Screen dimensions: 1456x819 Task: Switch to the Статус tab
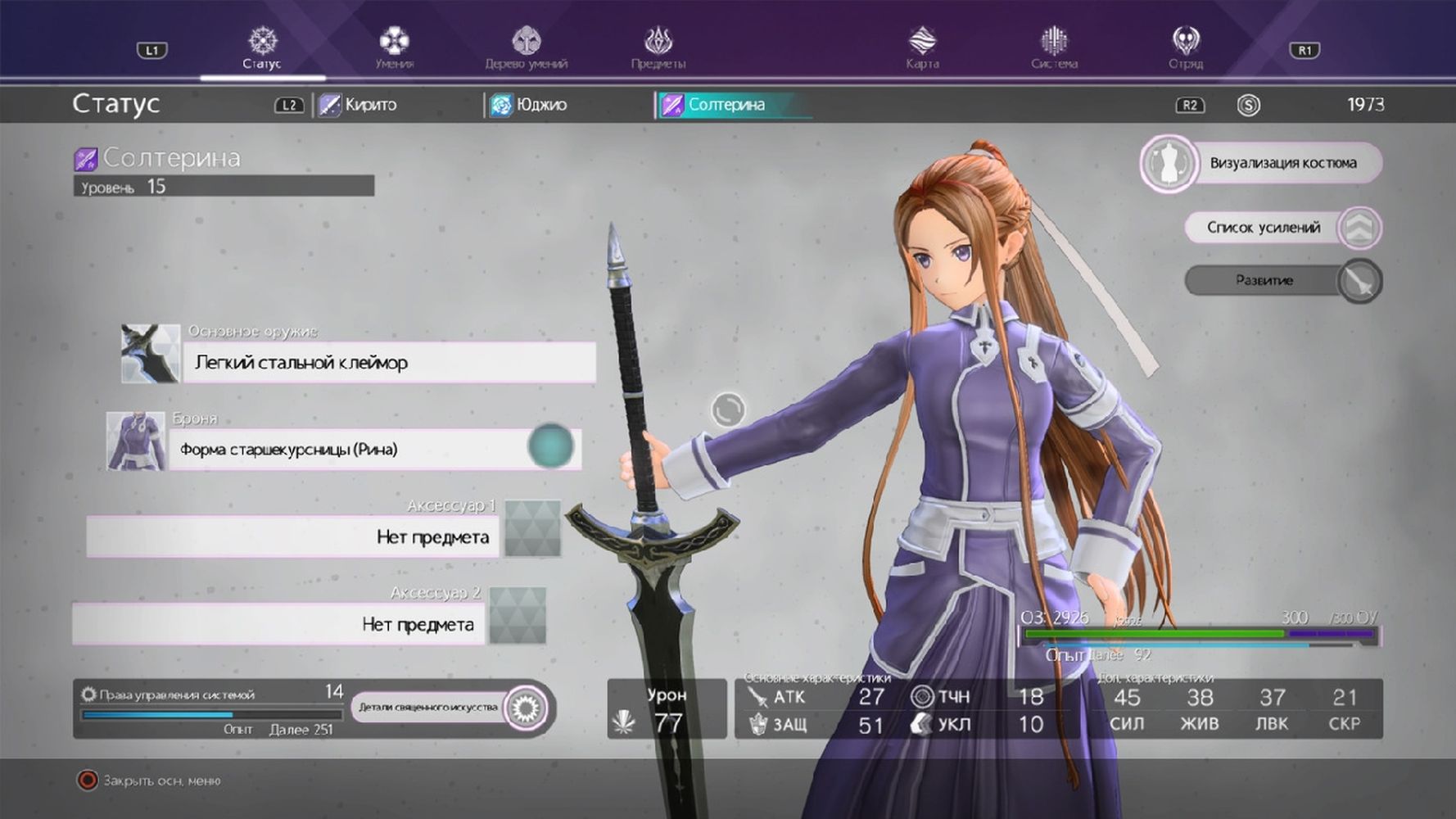tap(262, 48)
